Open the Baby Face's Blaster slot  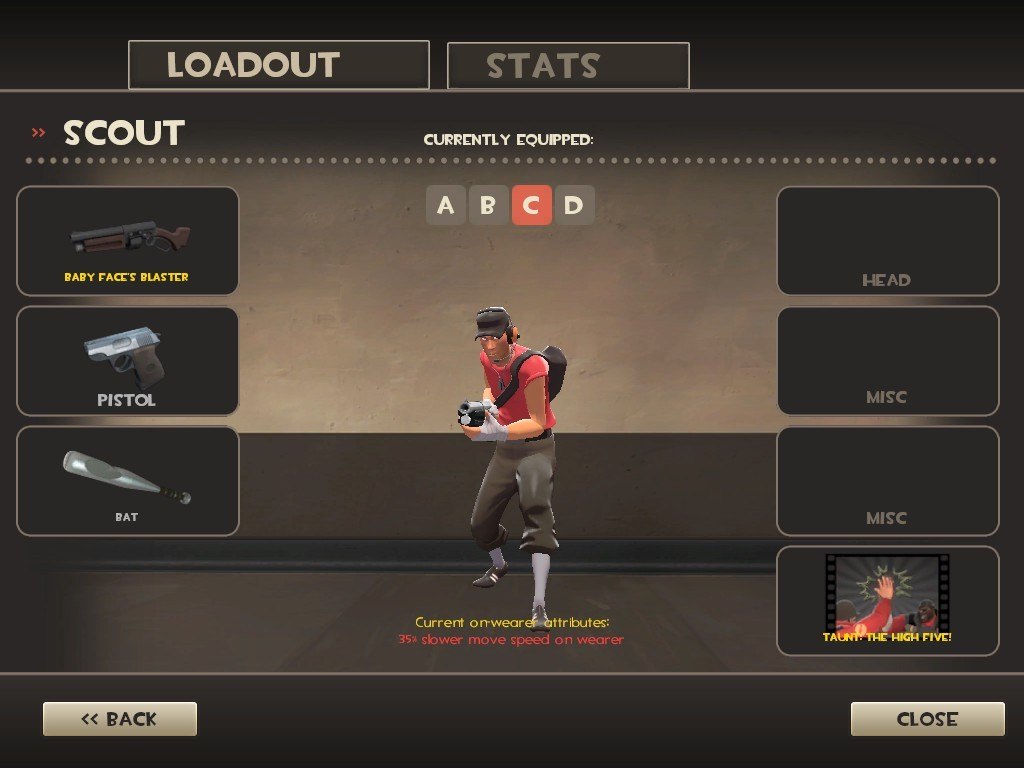pyautogui.click(x=128, y=241)
